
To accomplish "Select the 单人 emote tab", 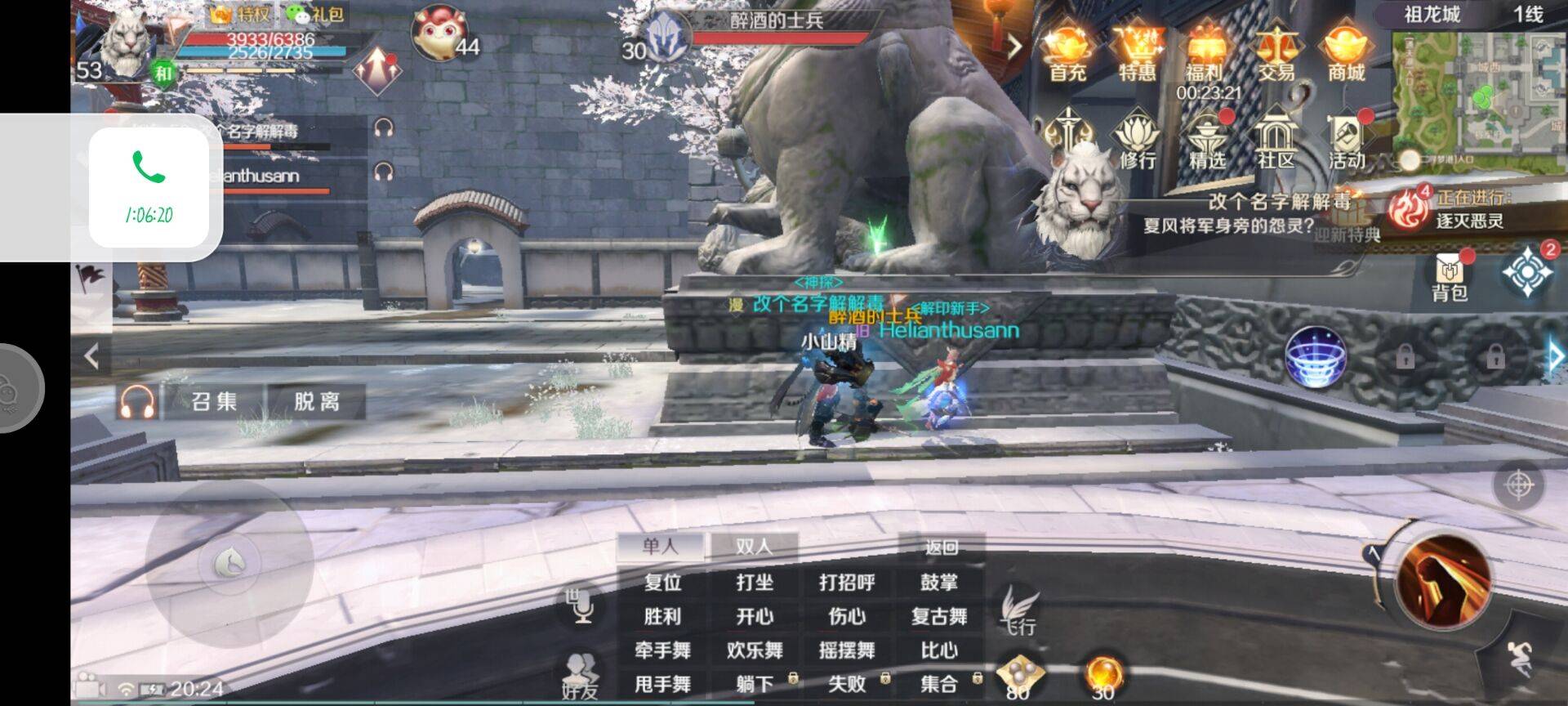I will (661, 546).
